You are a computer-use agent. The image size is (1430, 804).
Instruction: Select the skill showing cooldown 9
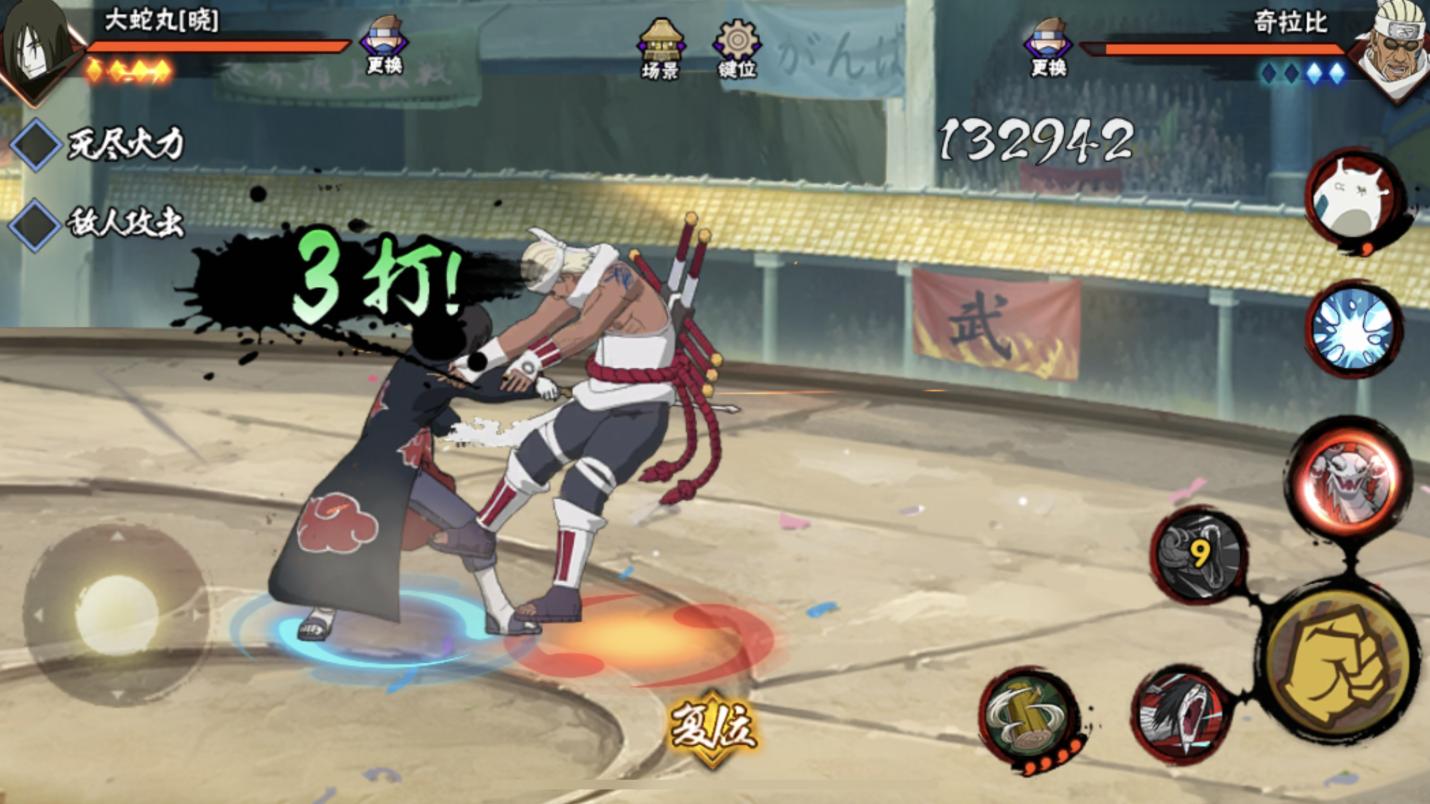point(1198,554)
